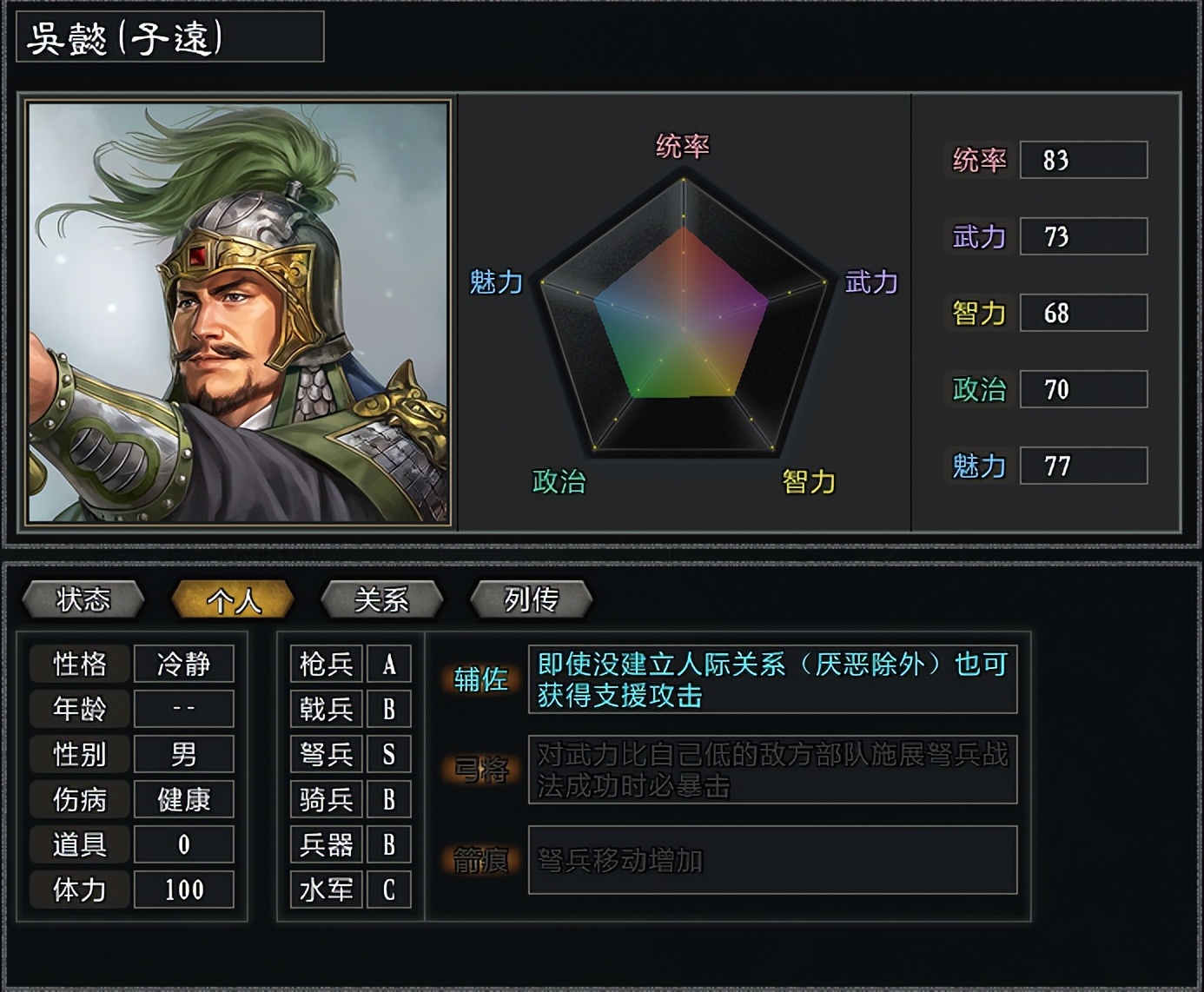Screen dimensions: 1204x992
Task: Click the 水军 C rank badge
Action: click(388, 889)
